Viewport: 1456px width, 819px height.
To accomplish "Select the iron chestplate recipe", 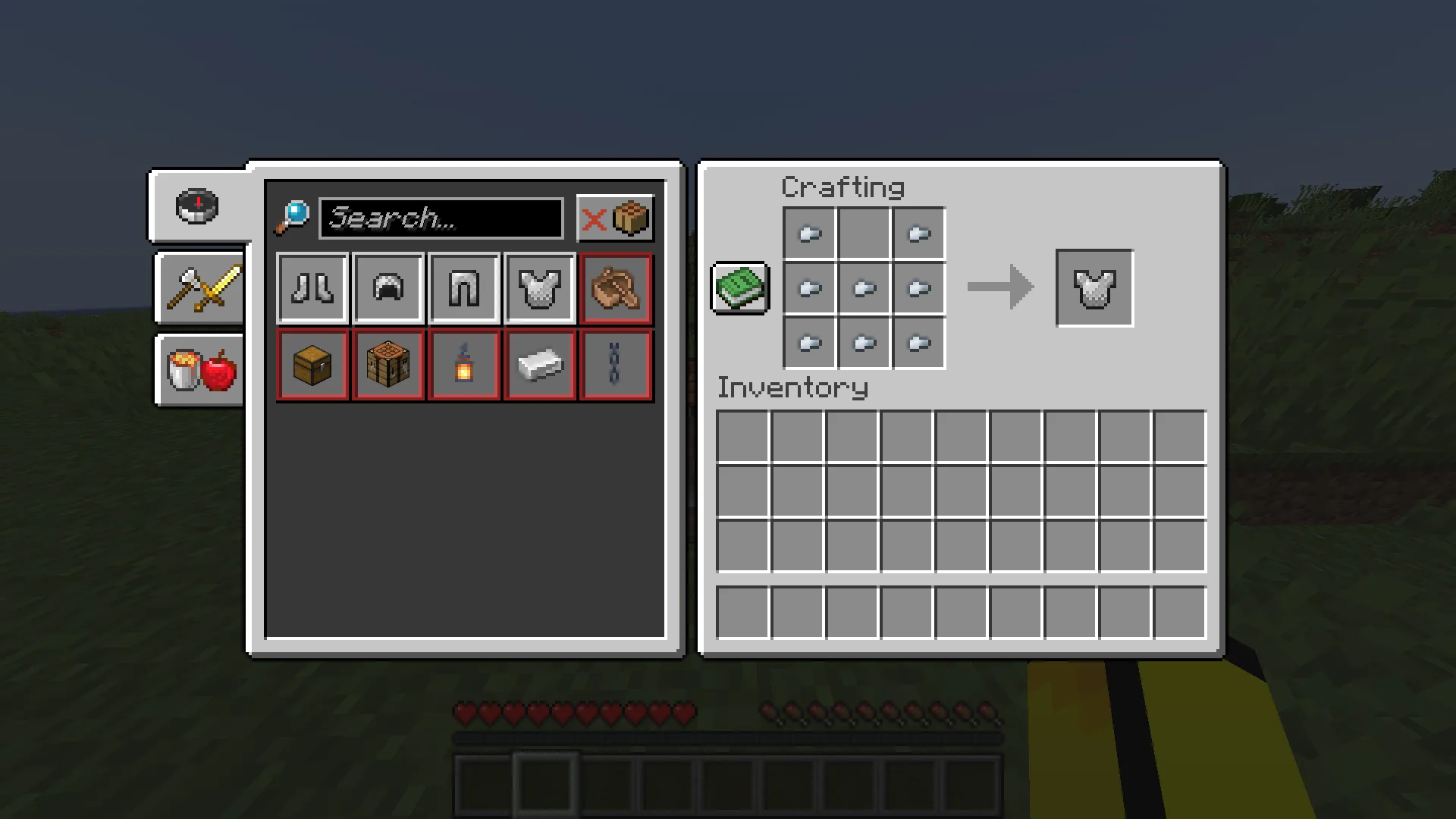I will point(540,288).
